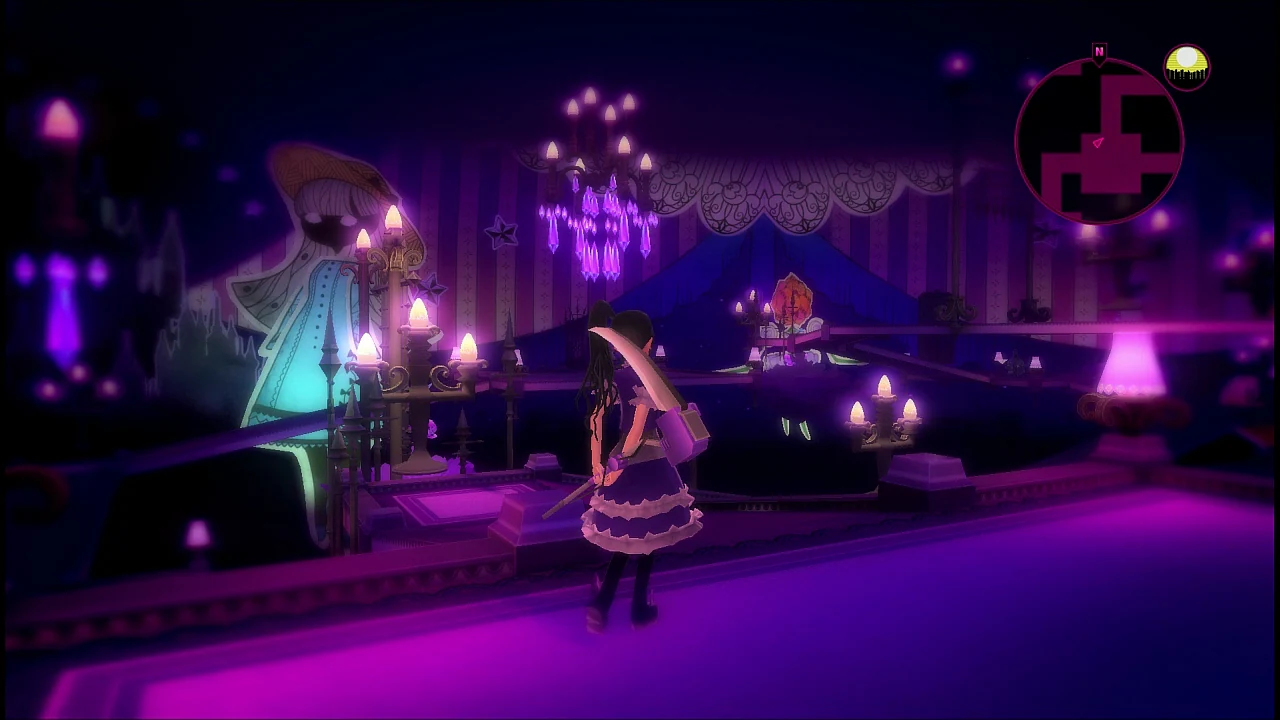Select the pink player arrow on the minimap

(x=1097, y=143)
